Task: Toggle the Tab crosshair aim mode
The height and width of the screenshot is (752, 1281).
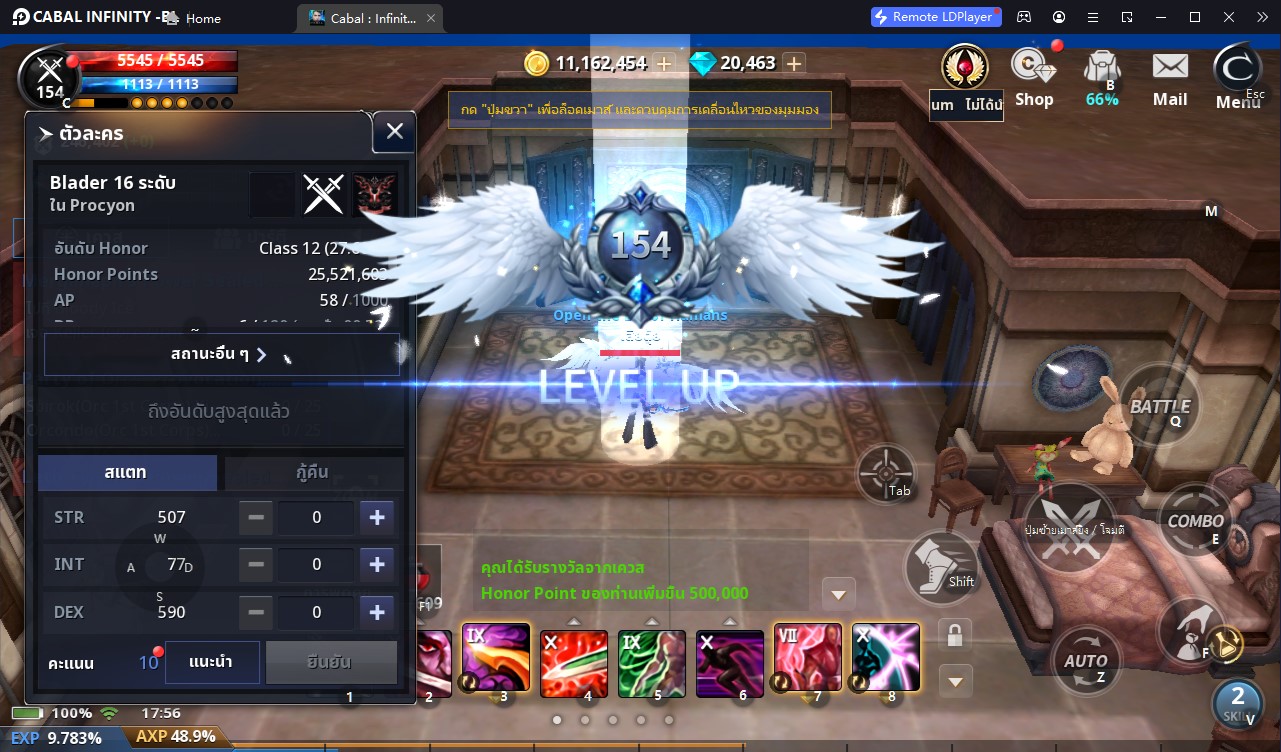Action: (x=885, y=473)
